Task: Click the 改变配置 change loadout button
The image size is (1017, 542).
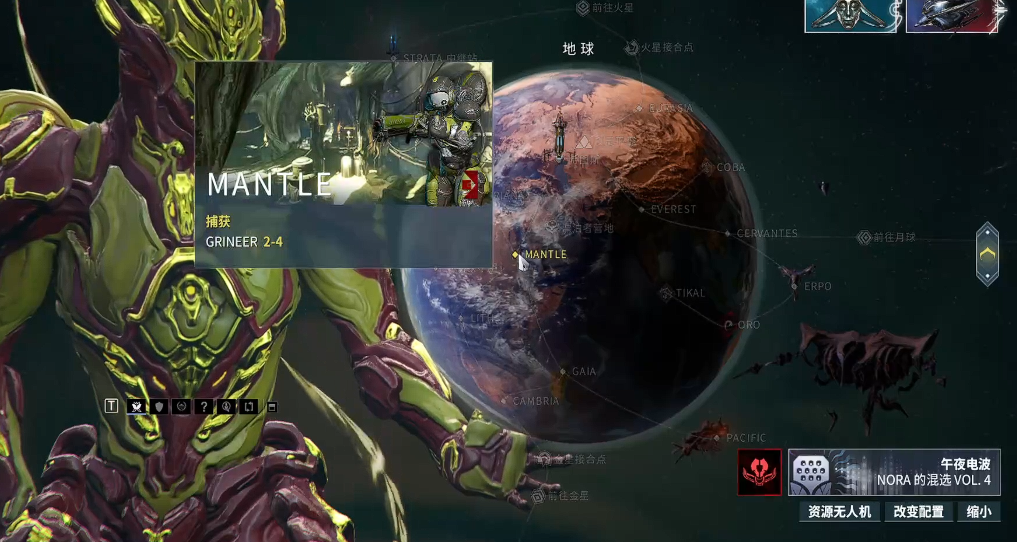Action: coord(918,512)
